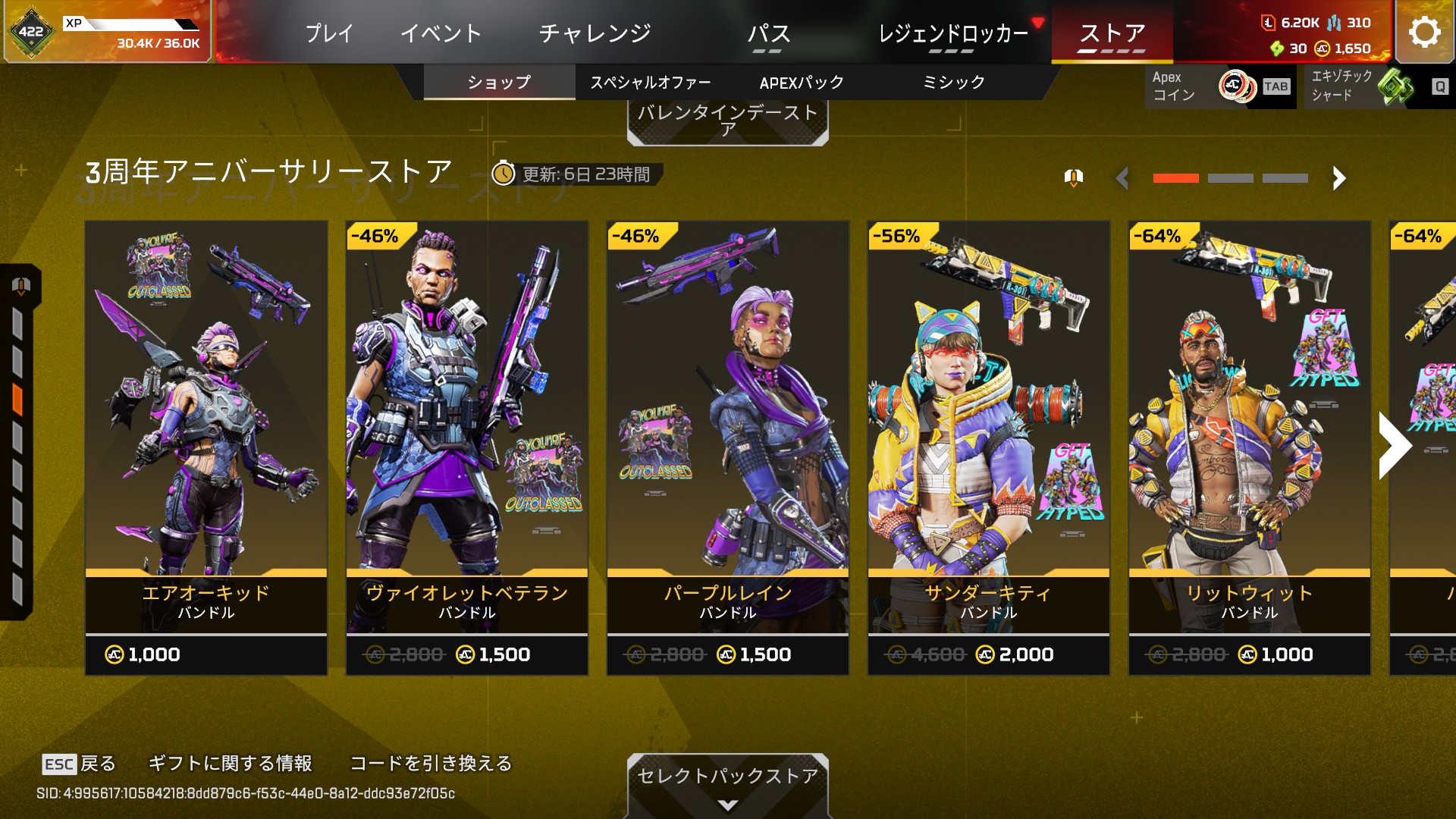Show the ミシック sub-tab
This screenshot has width=1456, height=819.
[953, 82]
